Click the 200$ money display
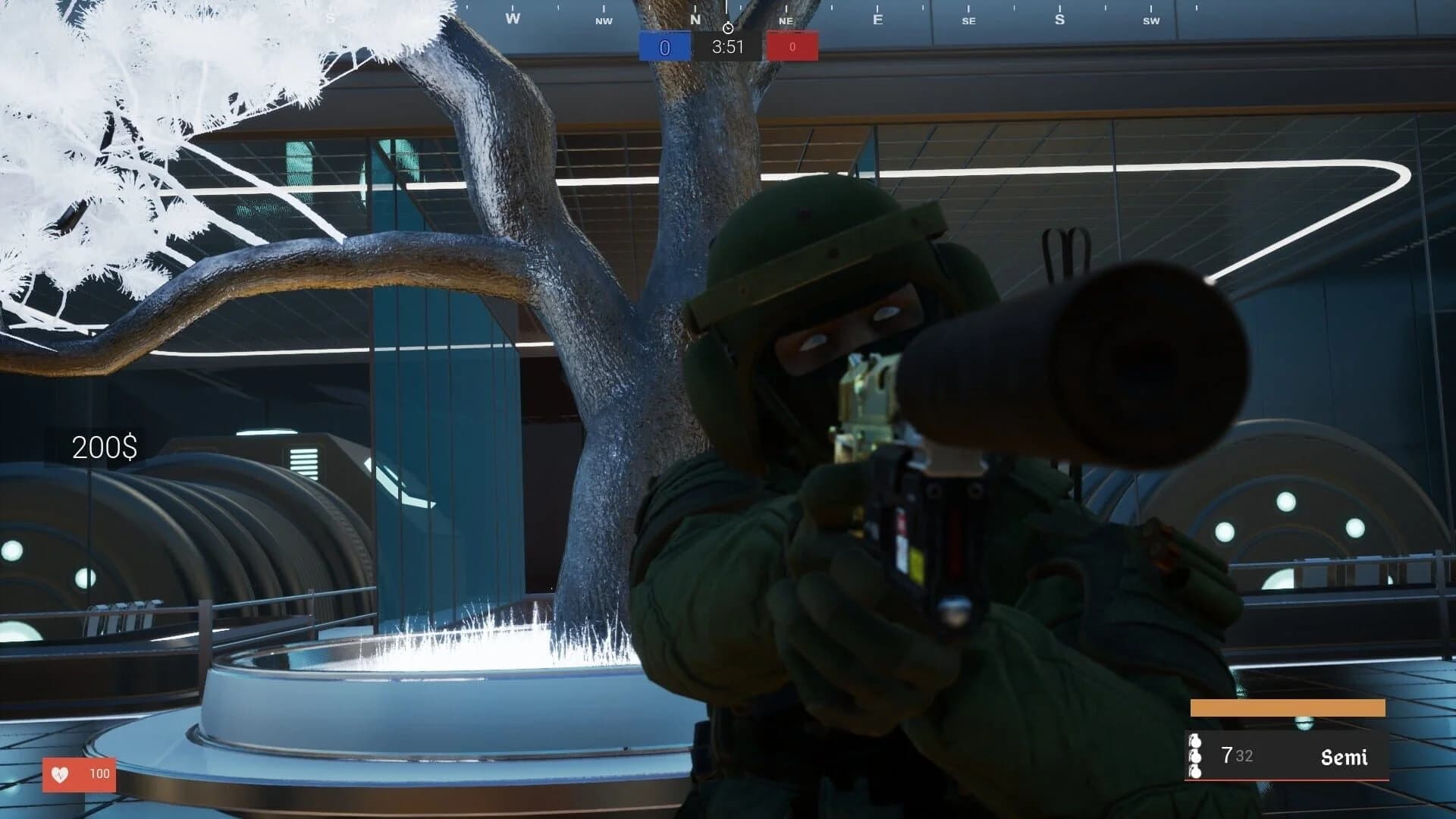Image resolution: width=1456 pixels, height=819 pixels. coord(104,448)
